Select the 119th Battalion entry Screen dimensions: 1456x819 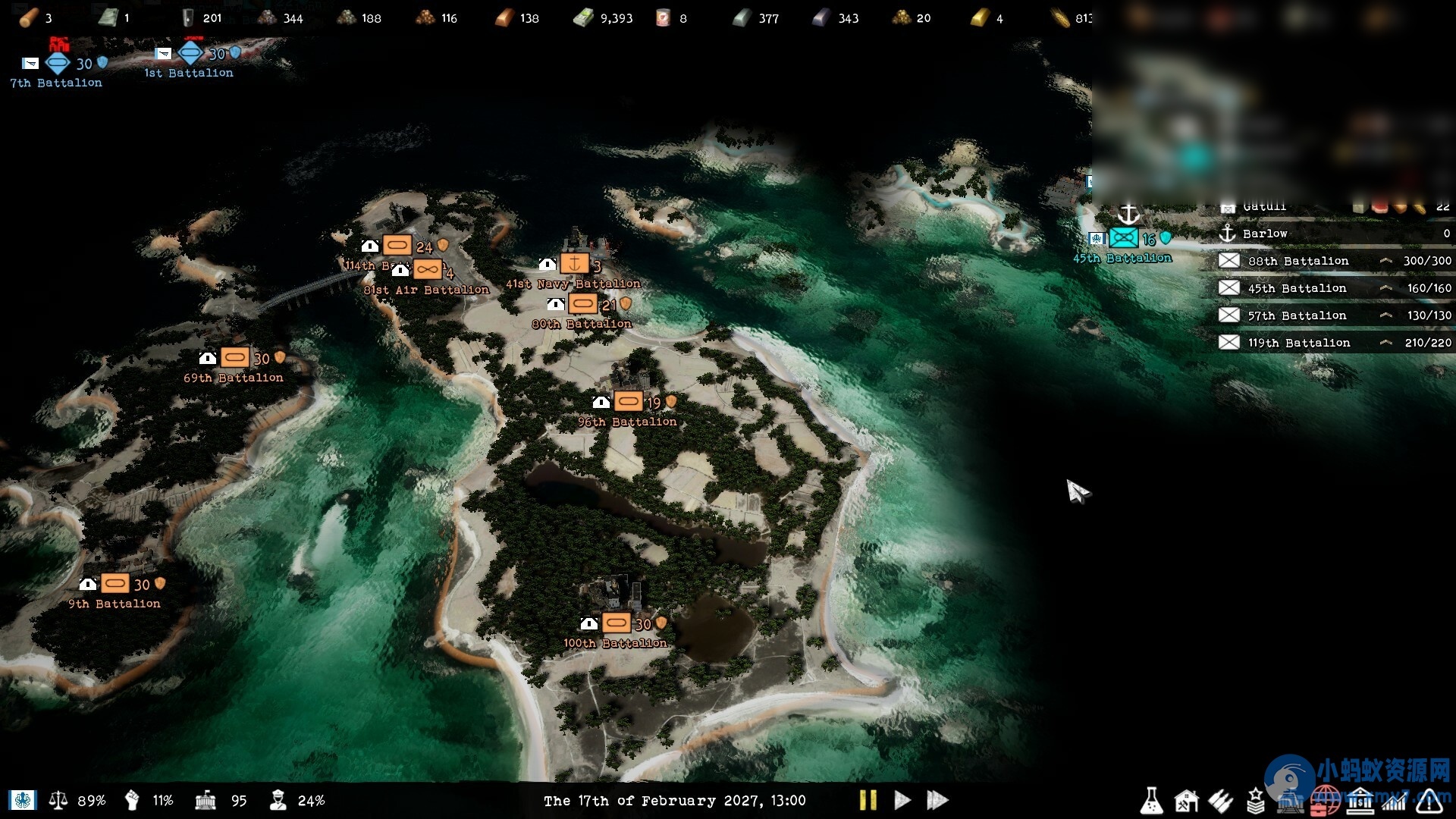1300,342
